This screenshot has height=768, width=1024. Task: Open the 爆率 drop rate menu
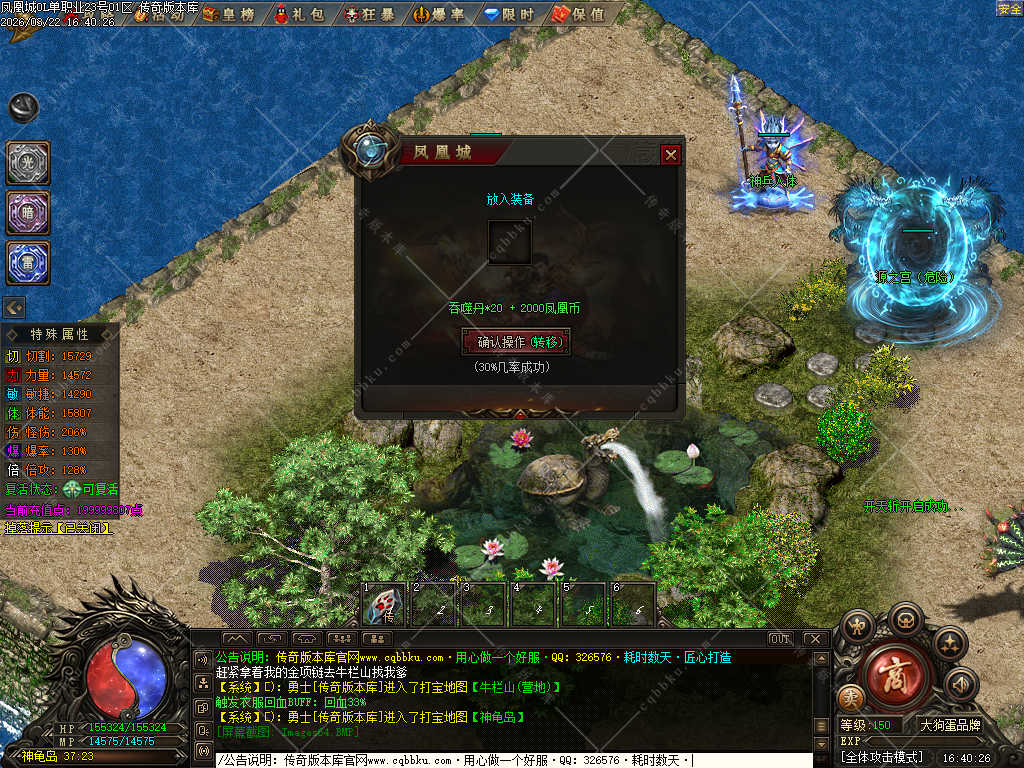point(439,14)
